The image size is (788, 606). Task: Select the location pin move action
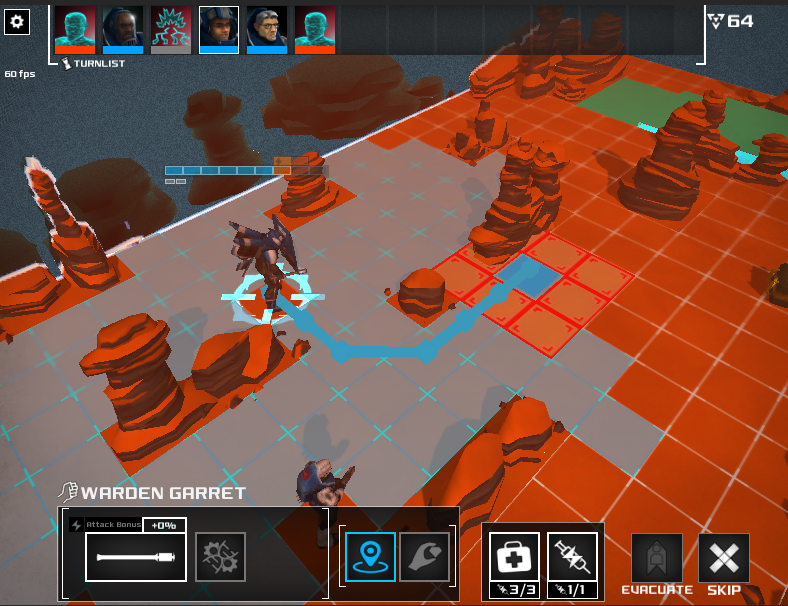[369, 556]
